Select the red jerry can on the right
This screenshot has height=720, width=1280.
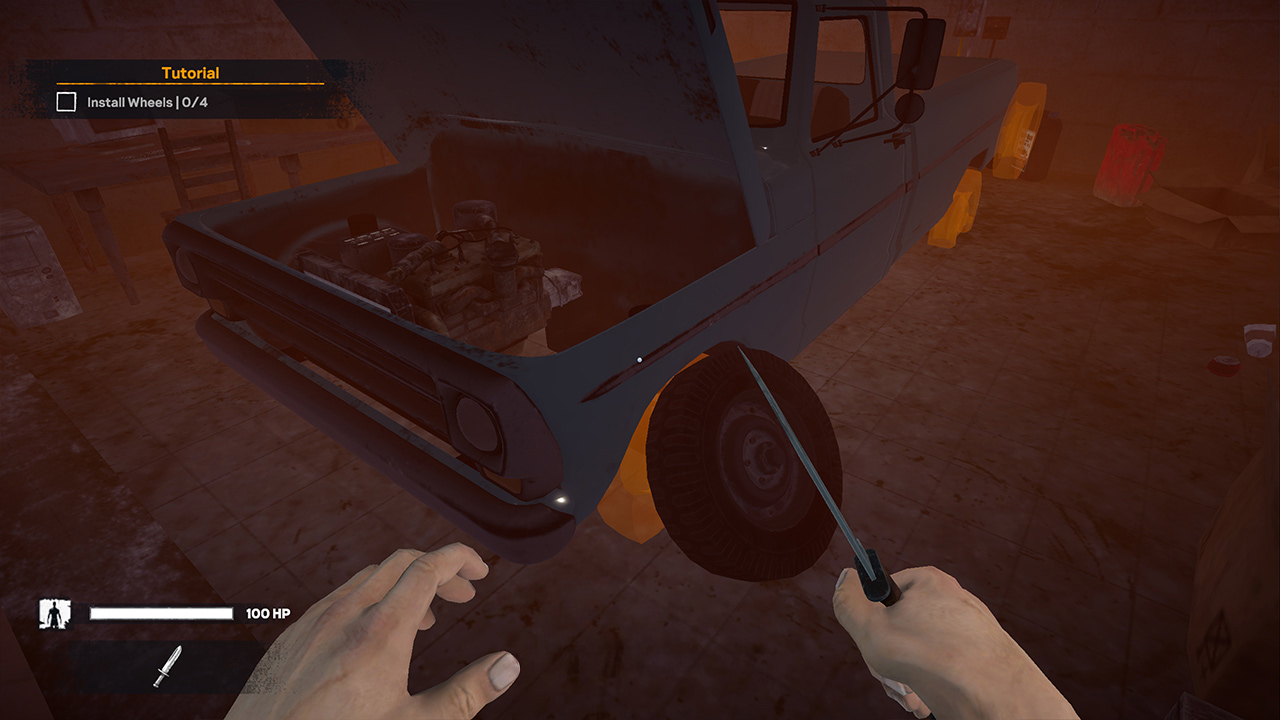point(1130,160)
